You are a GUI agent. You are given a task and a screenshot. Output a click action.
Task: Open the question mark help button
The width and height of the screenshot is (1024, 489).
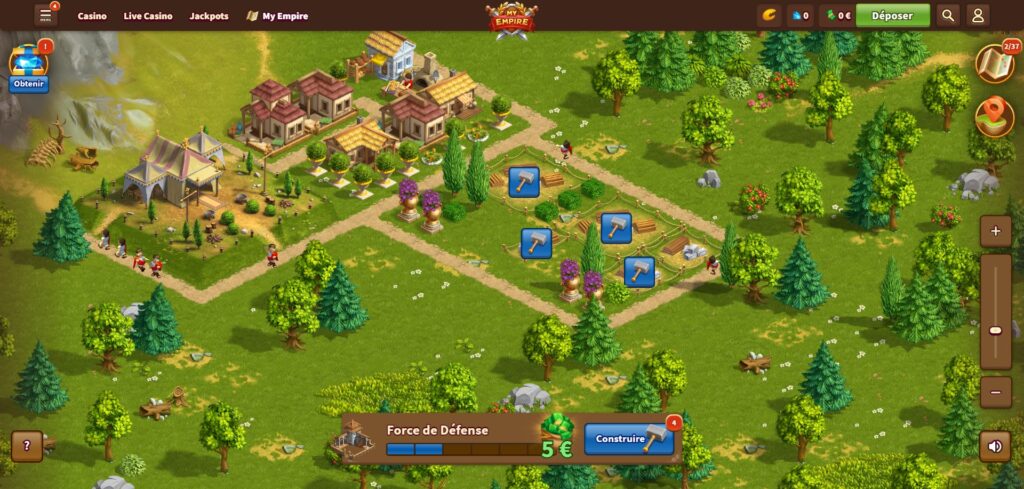27,446
